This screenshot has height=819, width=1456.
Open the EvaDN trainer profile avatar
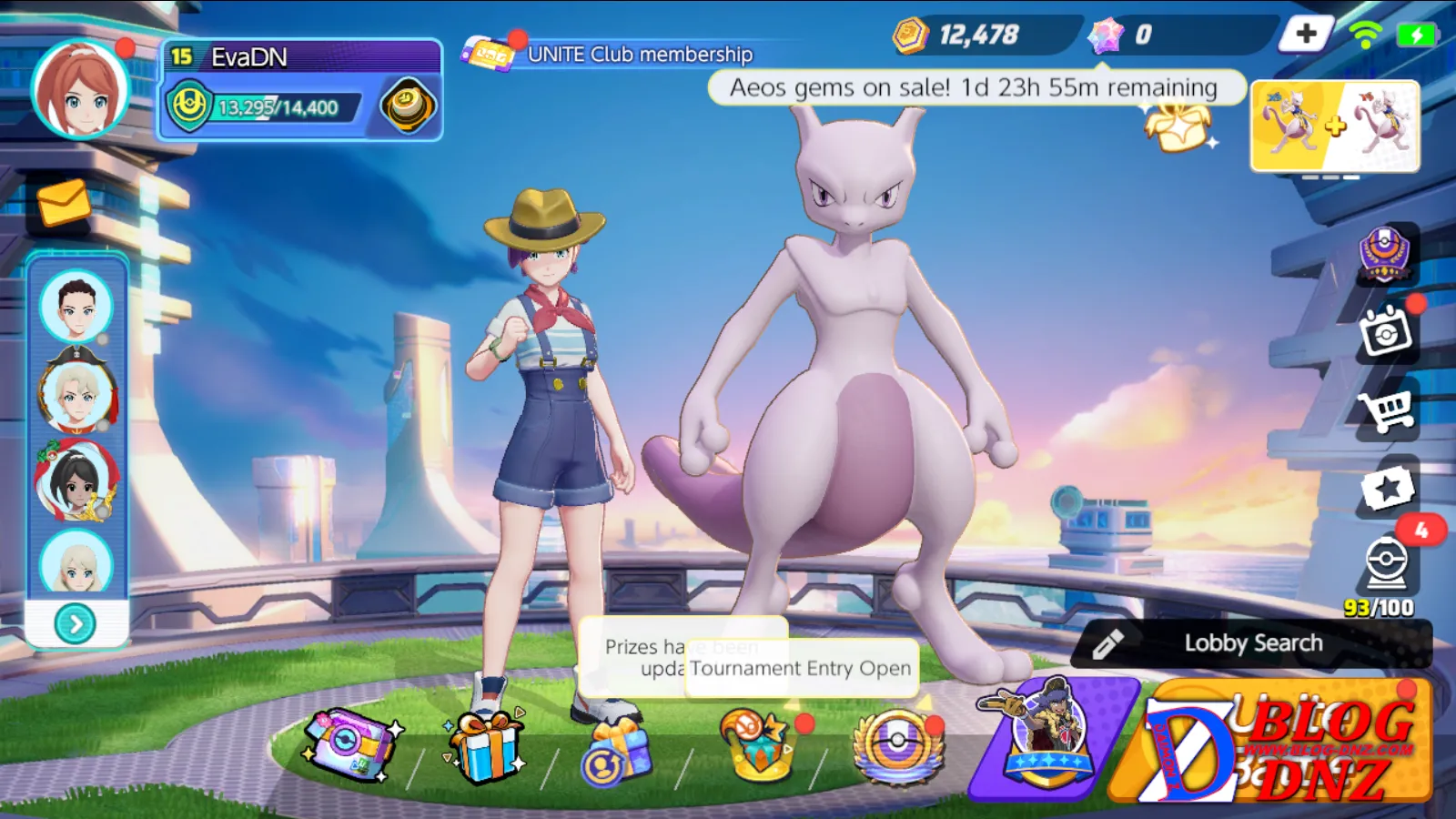(x=80, y=89)
